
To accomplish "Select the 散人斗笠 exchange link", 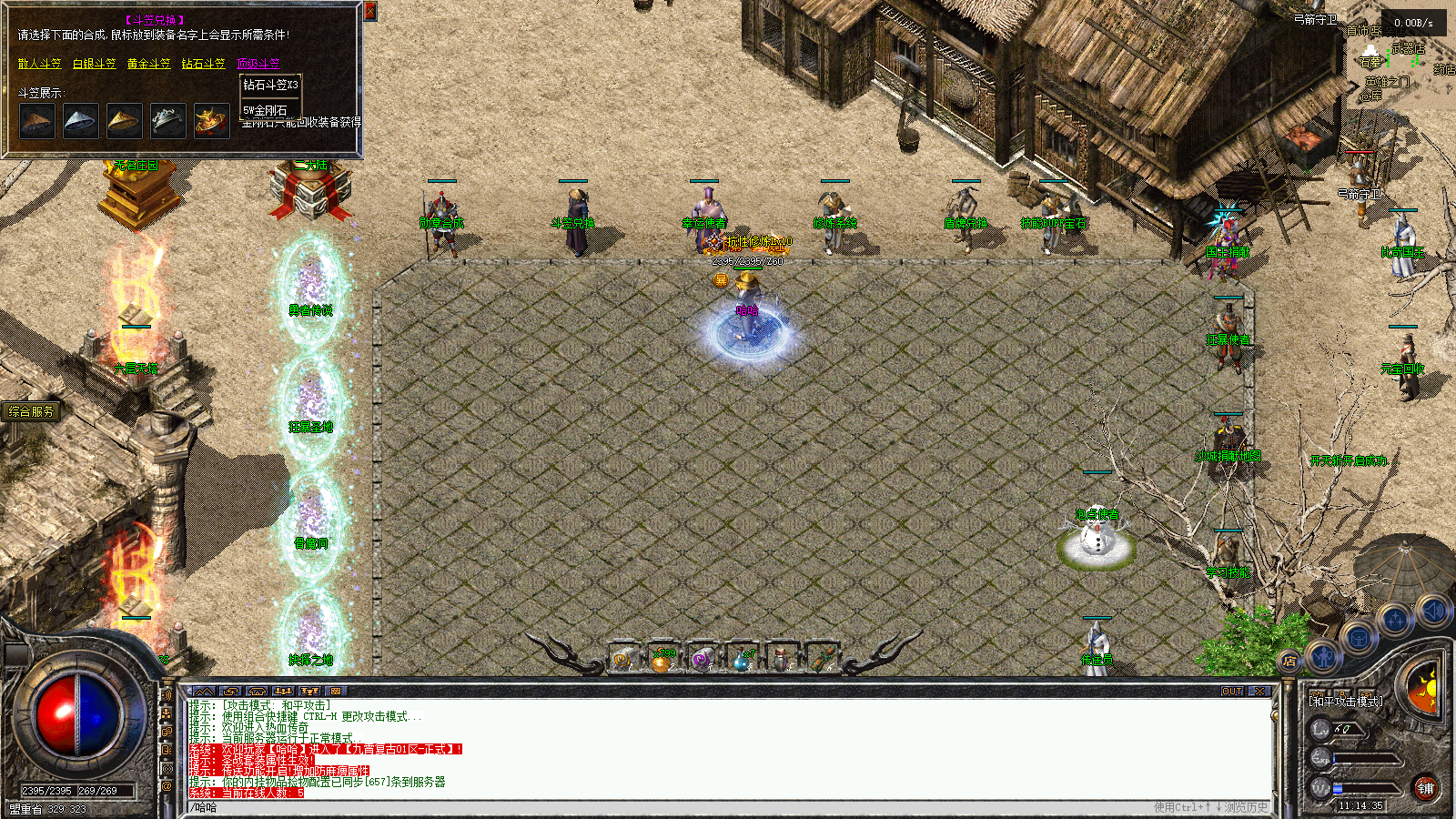I will pyautogui.click(x=39, y=64).
